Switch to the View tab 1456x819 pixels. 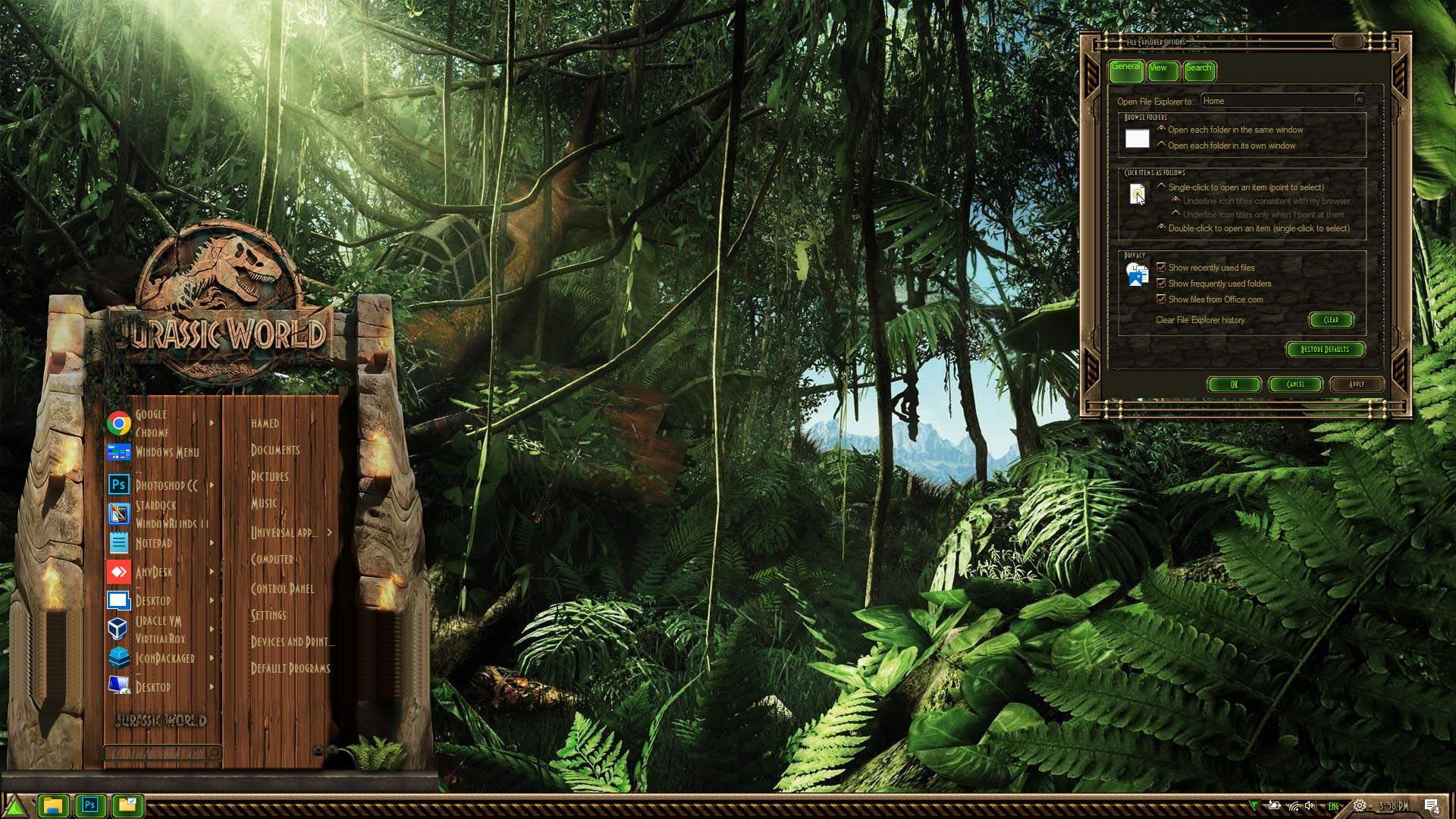tap(1162, 70)
